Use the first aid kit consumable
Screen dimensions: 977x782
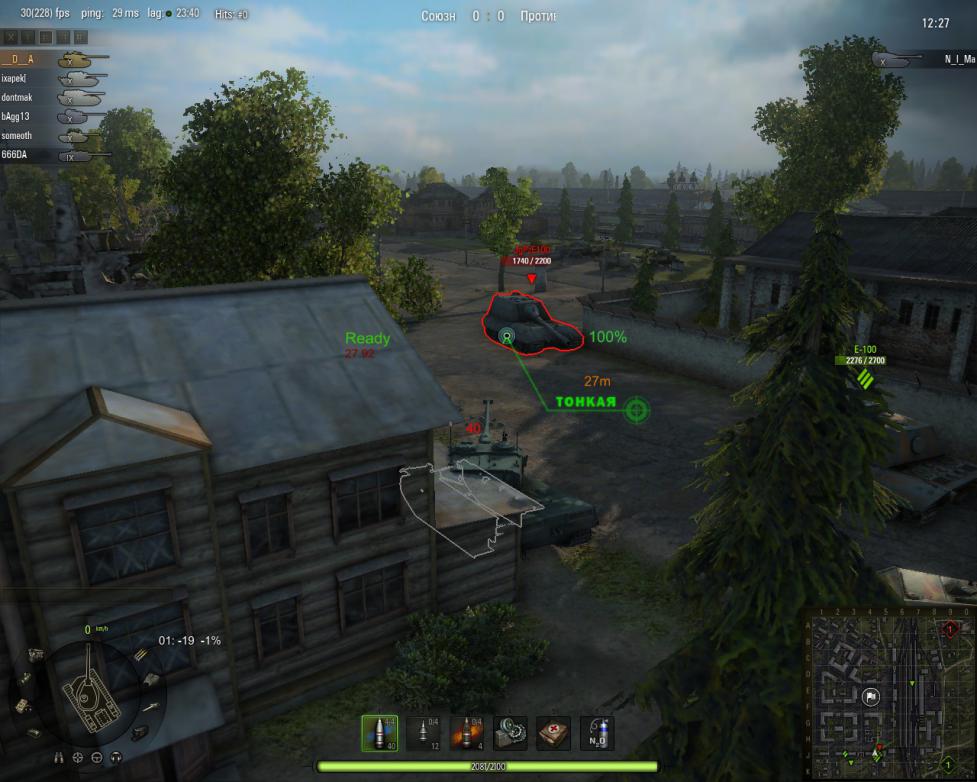tap(554, 733)
